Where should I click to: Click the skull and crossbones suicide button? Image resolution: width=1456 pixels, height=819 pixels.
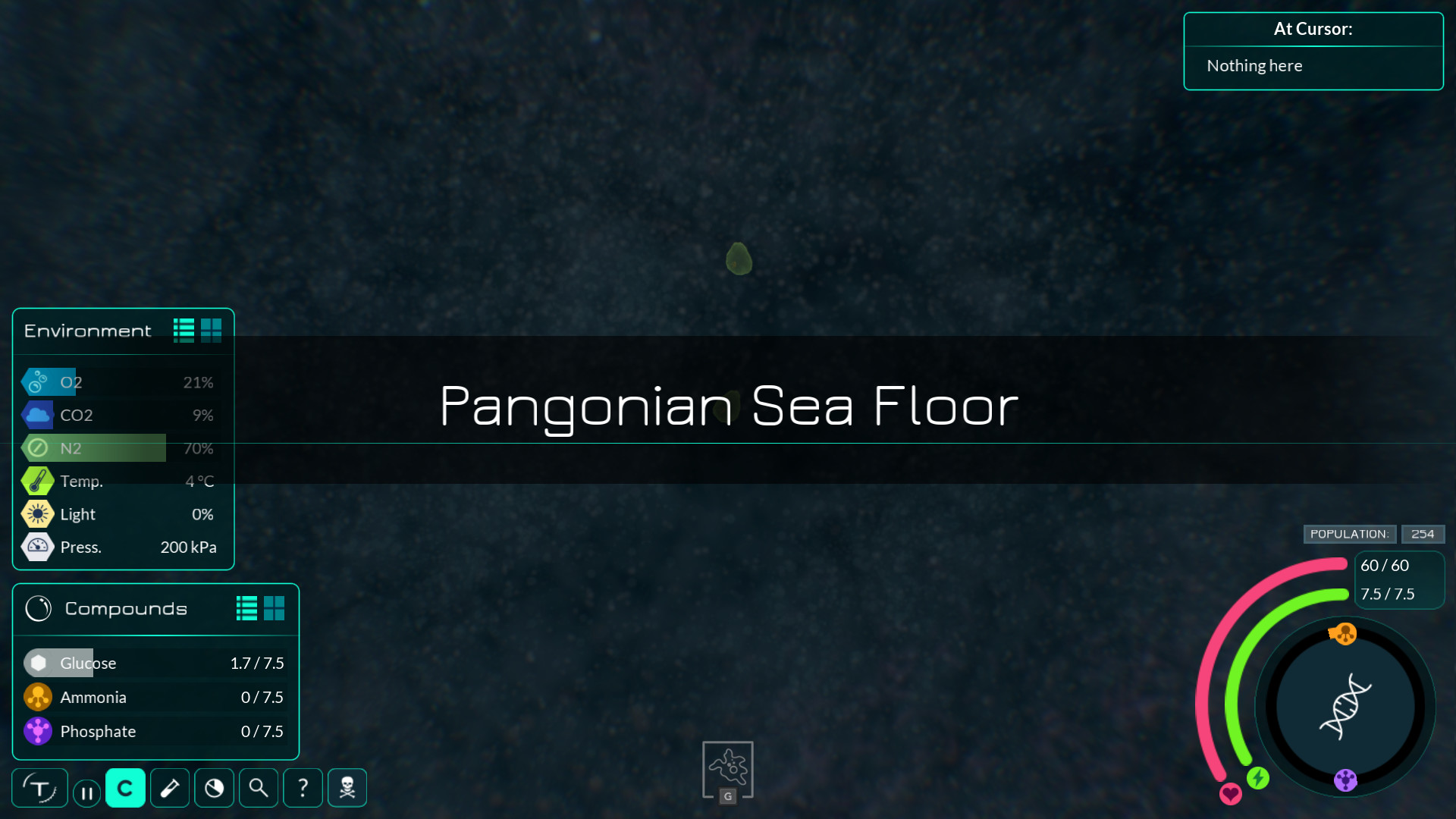(x=347, y=788)
